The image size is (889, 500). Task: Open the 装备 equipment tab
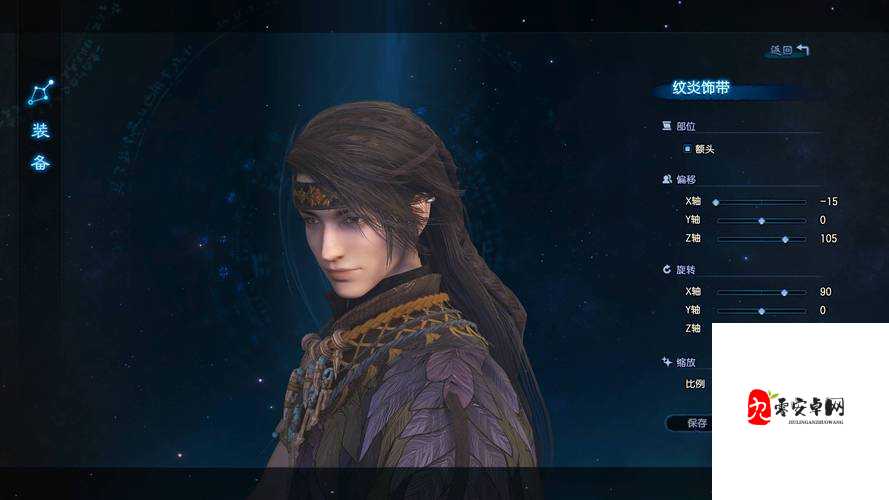coord(41,146)
